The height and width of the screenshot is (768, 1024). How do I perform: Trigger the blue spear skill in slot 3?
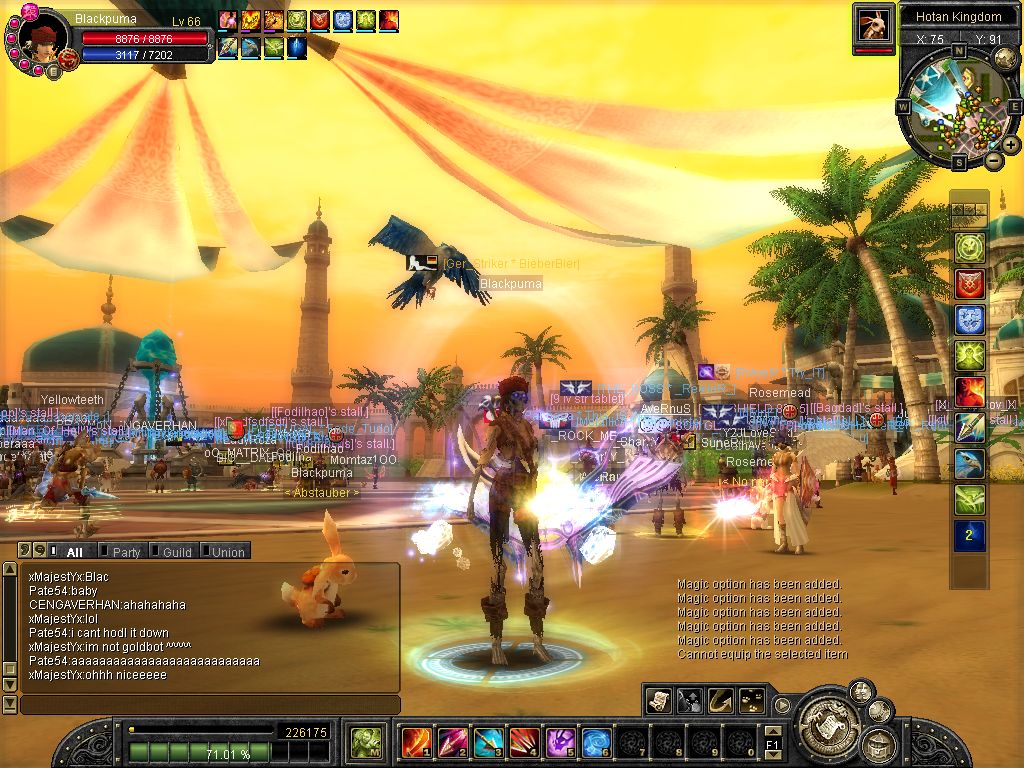tap(488, 742)
